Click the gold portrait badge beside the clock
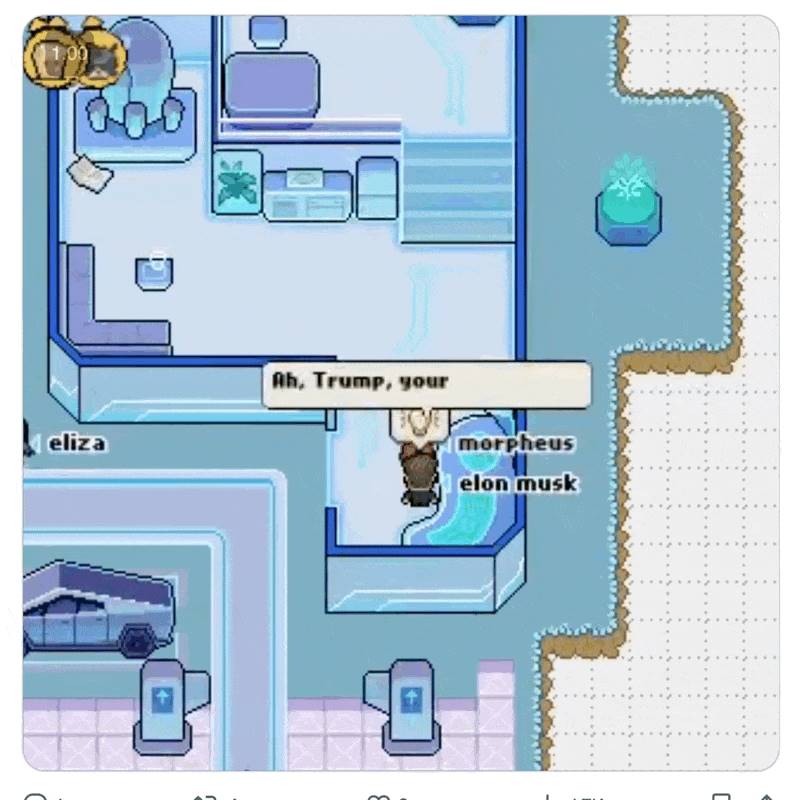Image resolution: width=791 pixels, height=800 pixels. (x=102, y=57)
